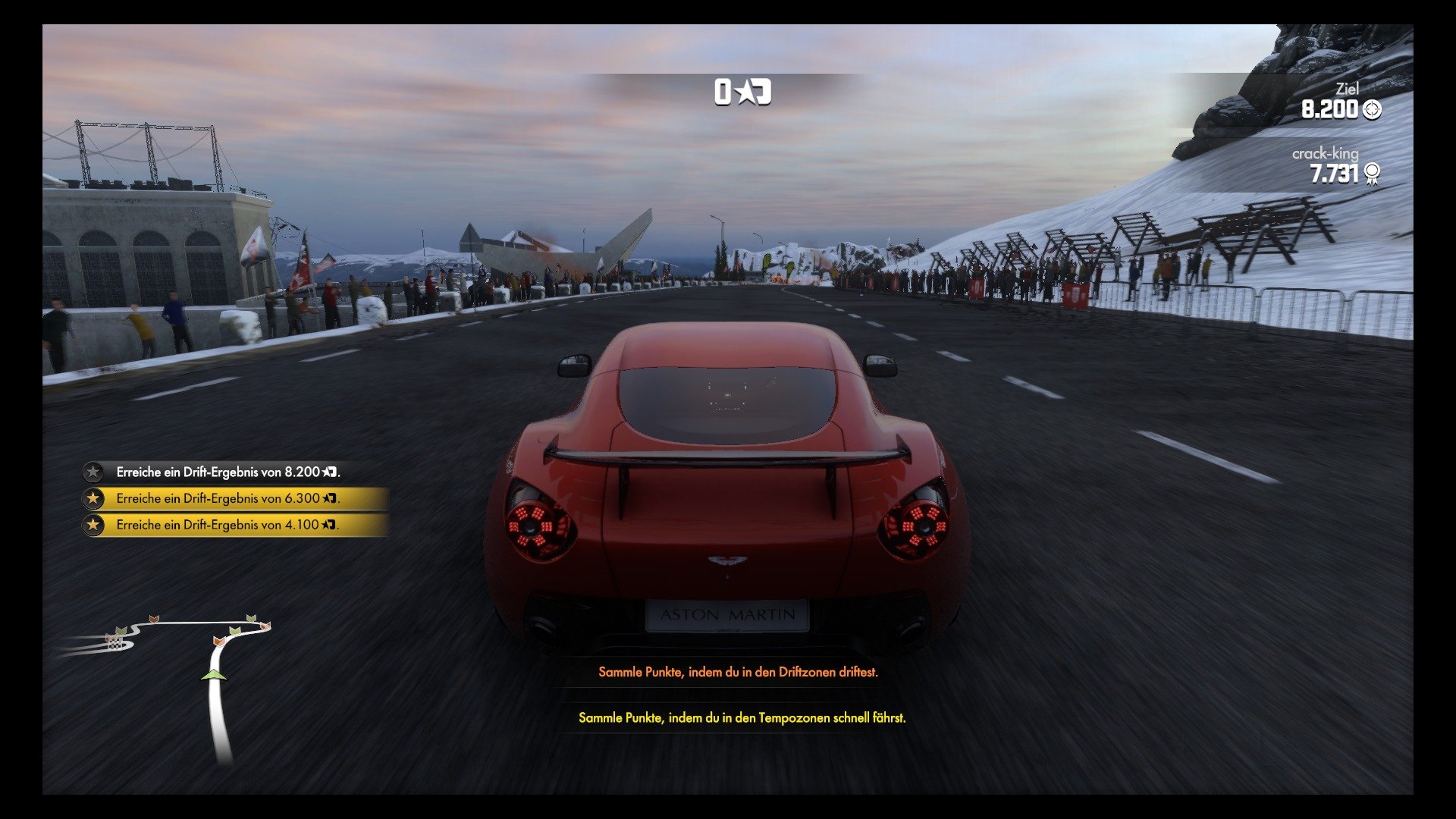The height and width of the screenshot is (819, 1456).
Task: Click the target icon next to Ziel 8.200
Action: coord(1372,109)
